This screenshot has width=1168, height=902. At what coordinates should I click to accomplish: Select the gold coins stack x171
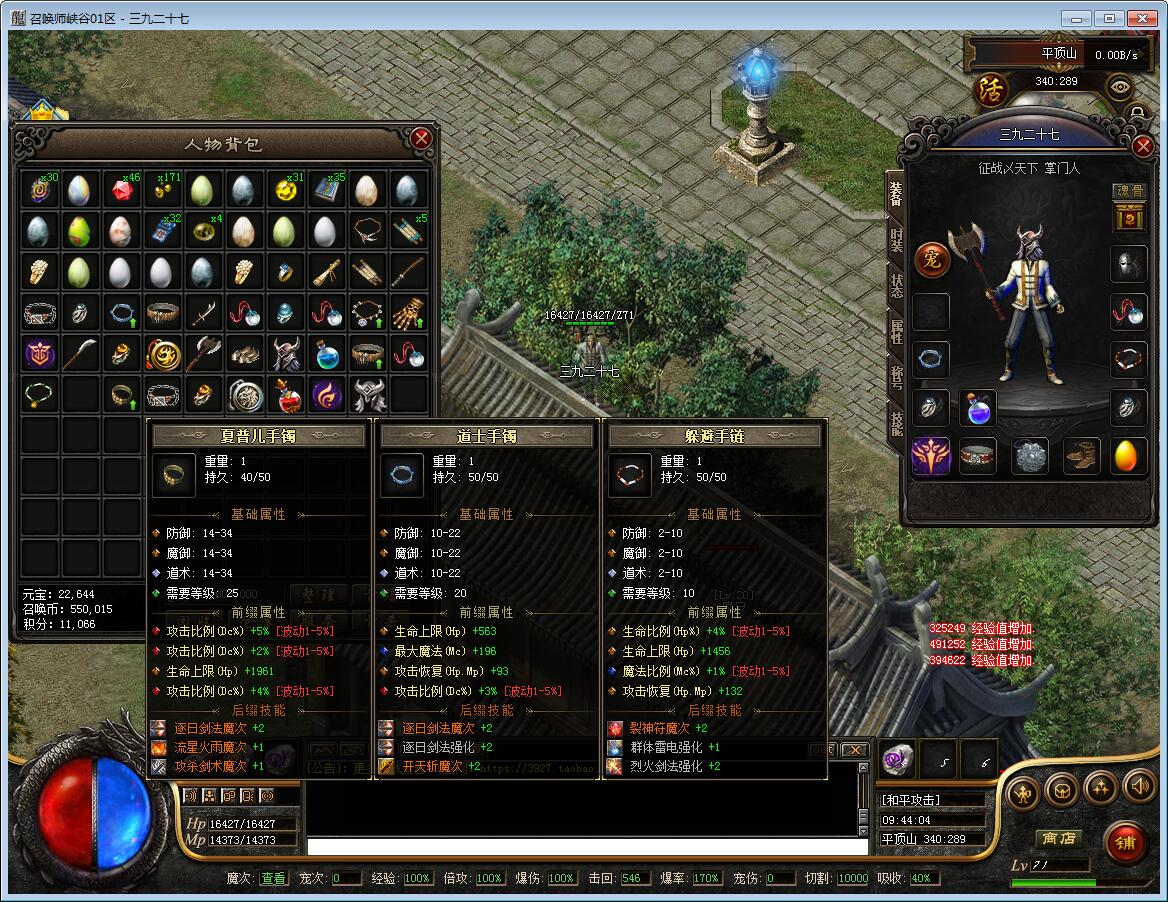(162, 189)
